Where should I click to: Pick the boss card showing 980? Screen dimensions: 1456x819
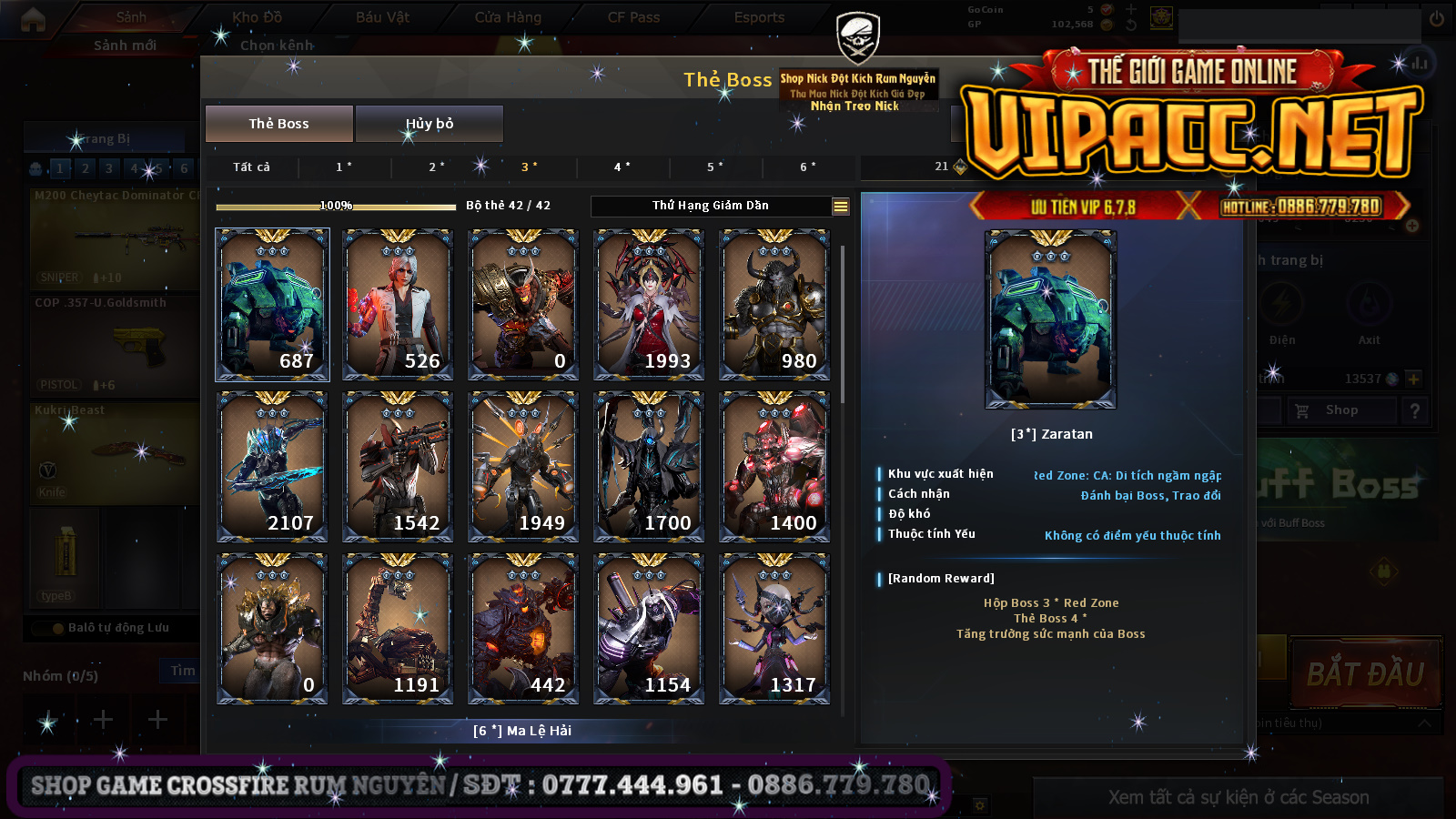coord(774,304)
